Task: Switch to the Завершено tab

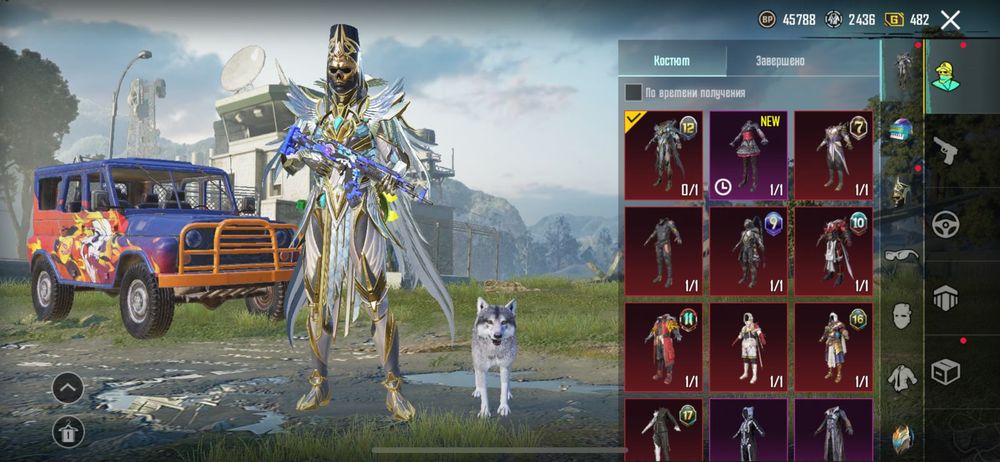Action: coord(780,61)
